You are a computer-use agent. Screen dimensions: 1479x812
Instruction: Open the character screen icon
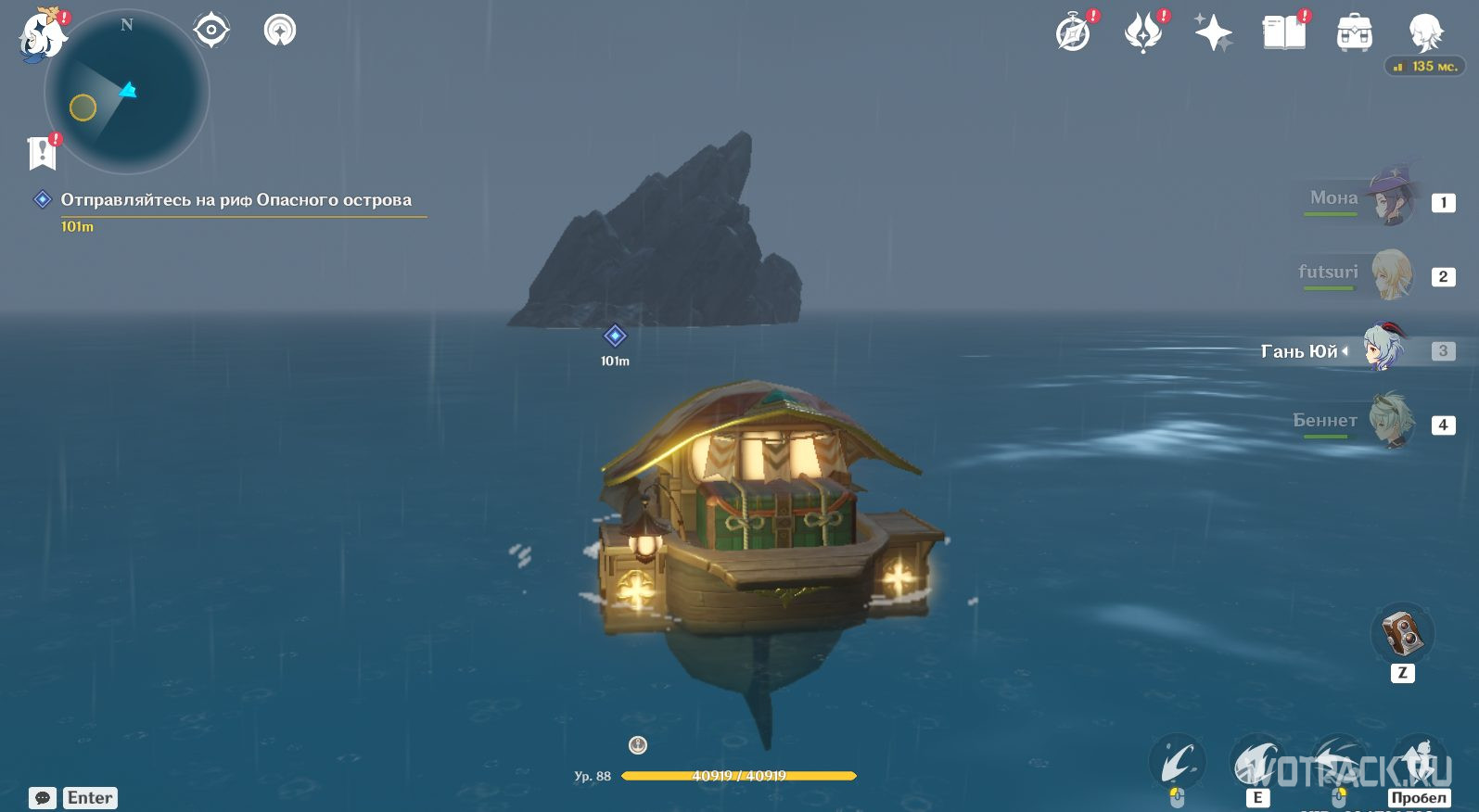pos(1424,33)
